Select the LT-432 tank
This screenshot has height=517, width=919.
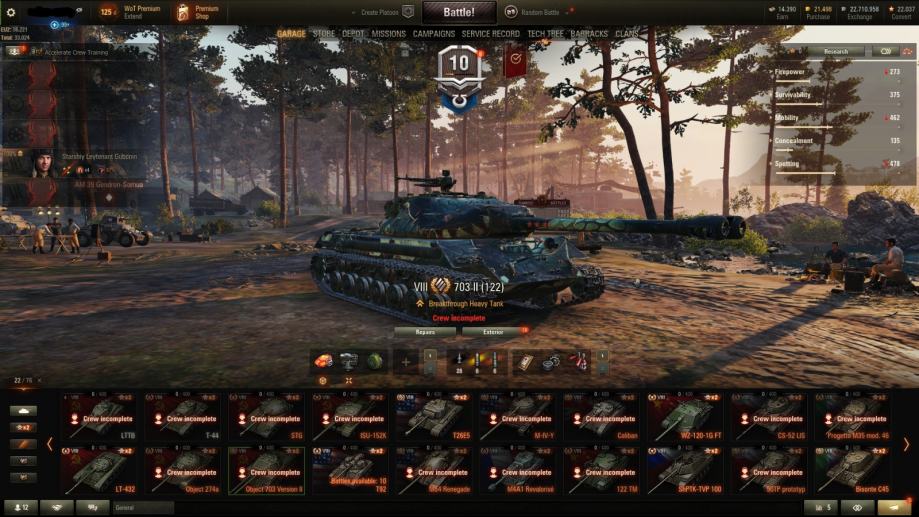[x=99, y=470]
